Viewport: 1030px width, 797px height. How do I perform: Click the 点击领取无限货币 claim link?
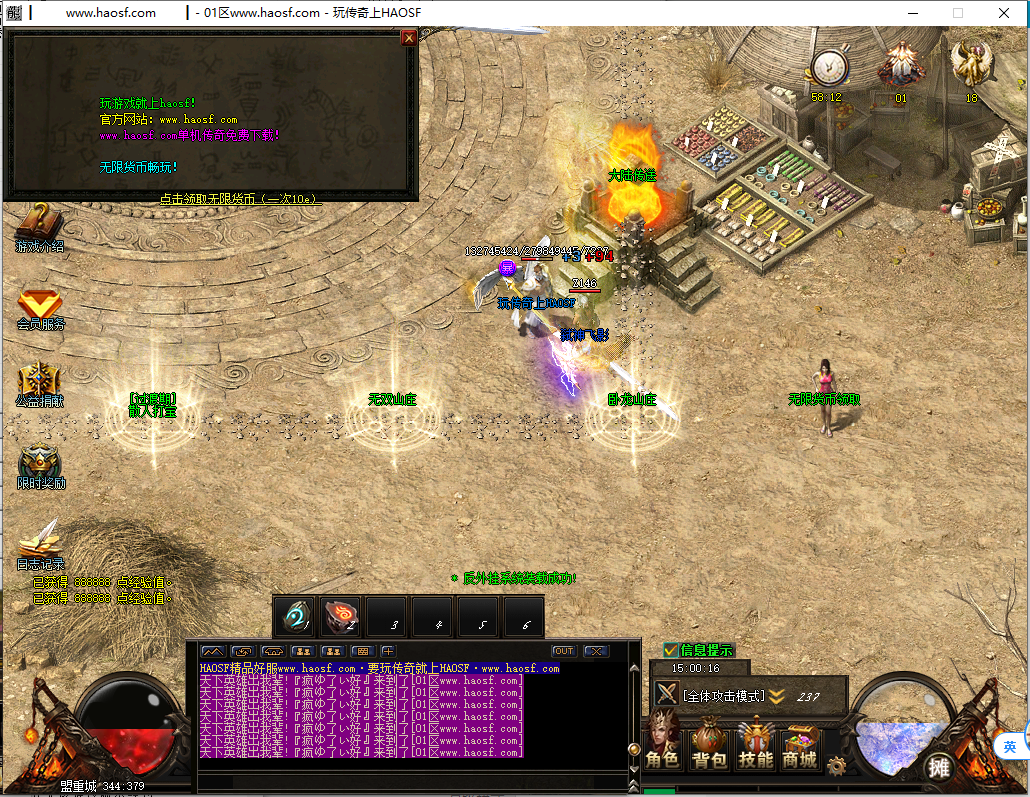(239, 199)
